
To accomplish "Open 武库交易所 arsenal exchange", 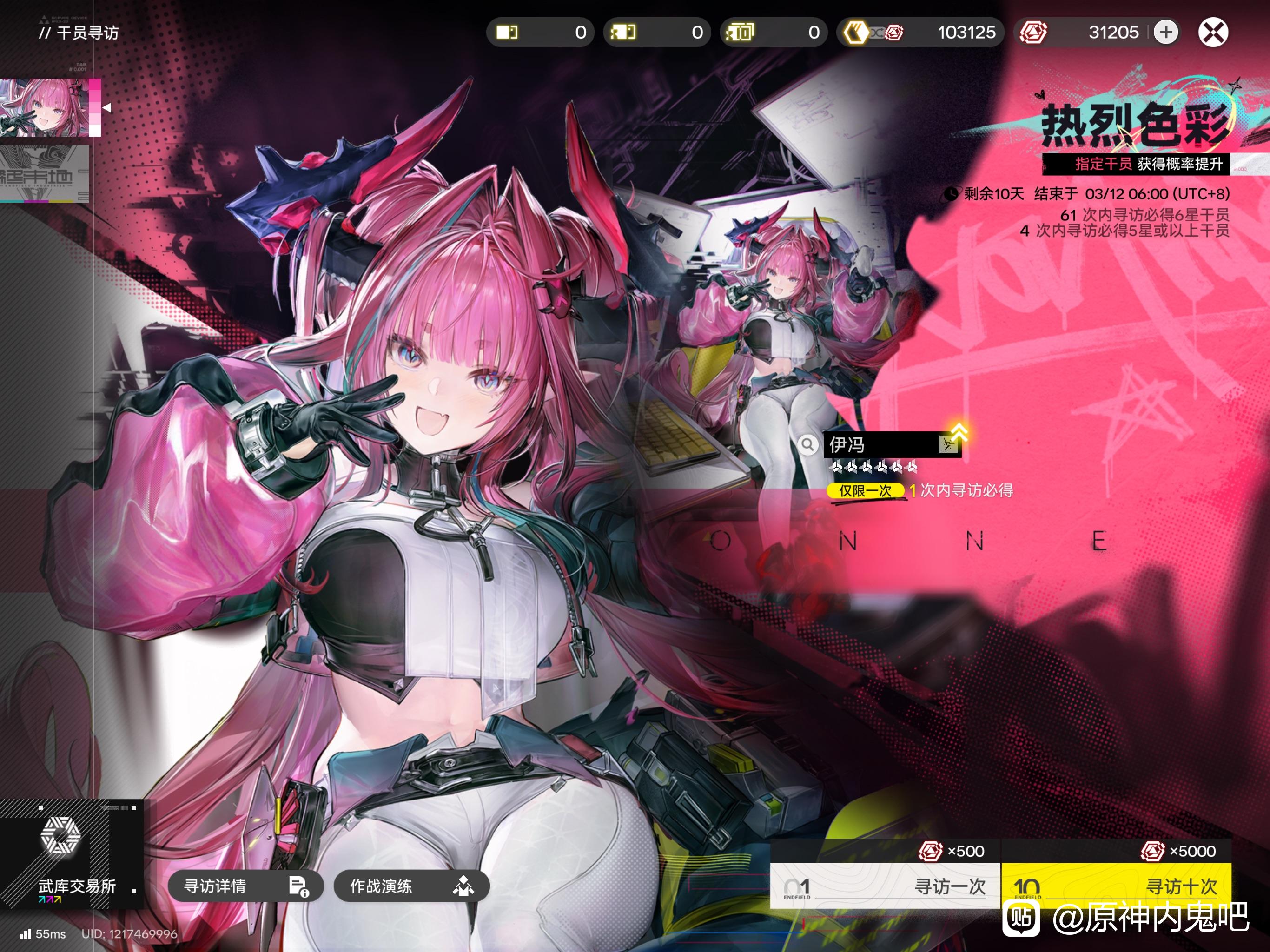I will pos(70,853).
